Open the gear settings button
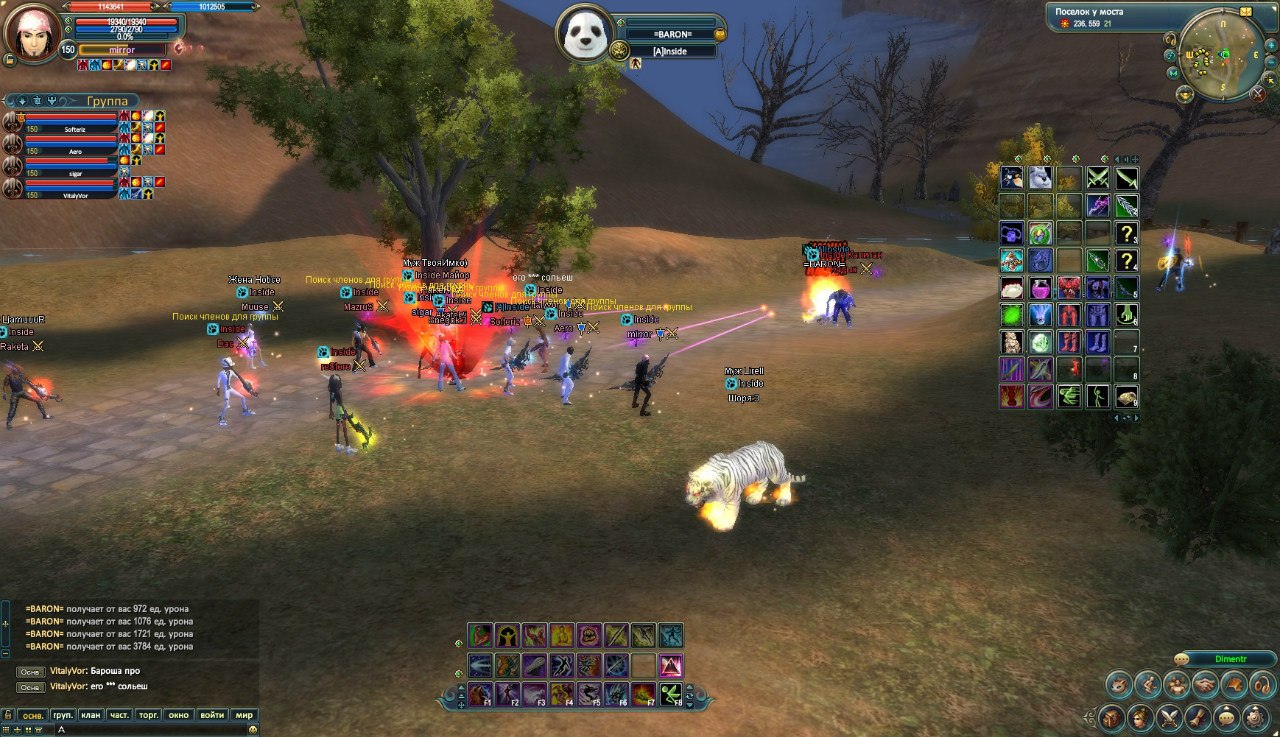Image resolution: width=1280 pixels, height=737 pixels. pos(1257,718)
